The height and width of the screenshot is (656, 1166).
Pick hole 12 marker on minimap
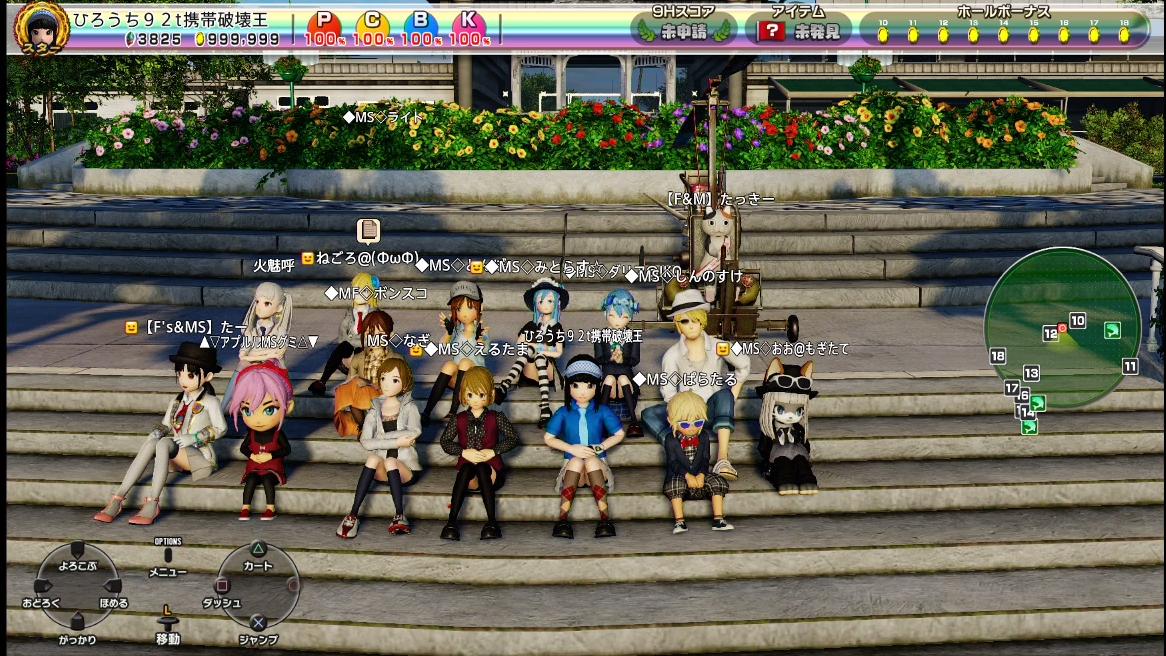tap(1050, 333)
